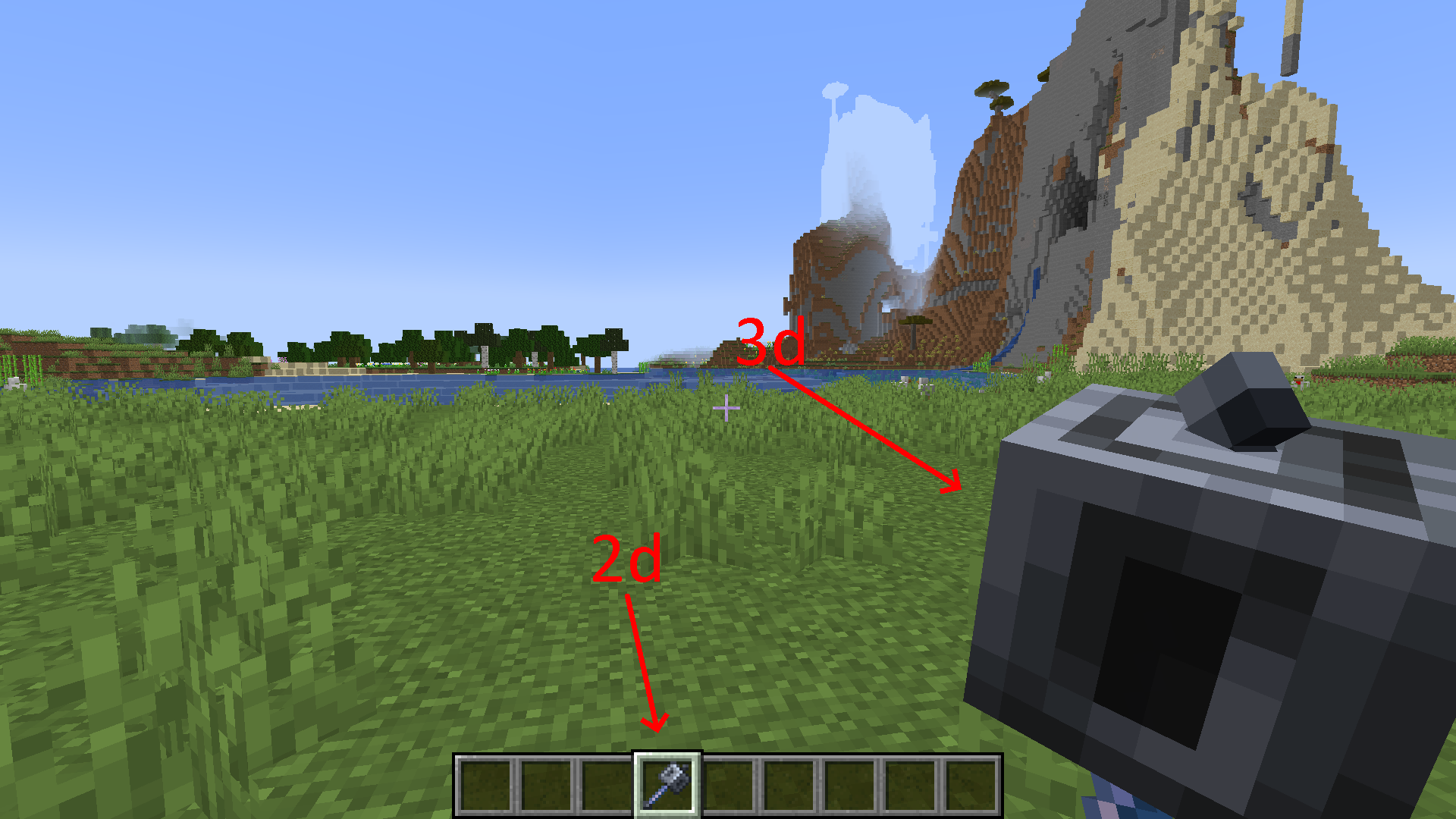The height and width of the screenshot is (819, 1456).
Task: Click the crosshair in screen center
Action: click(728, 408)
